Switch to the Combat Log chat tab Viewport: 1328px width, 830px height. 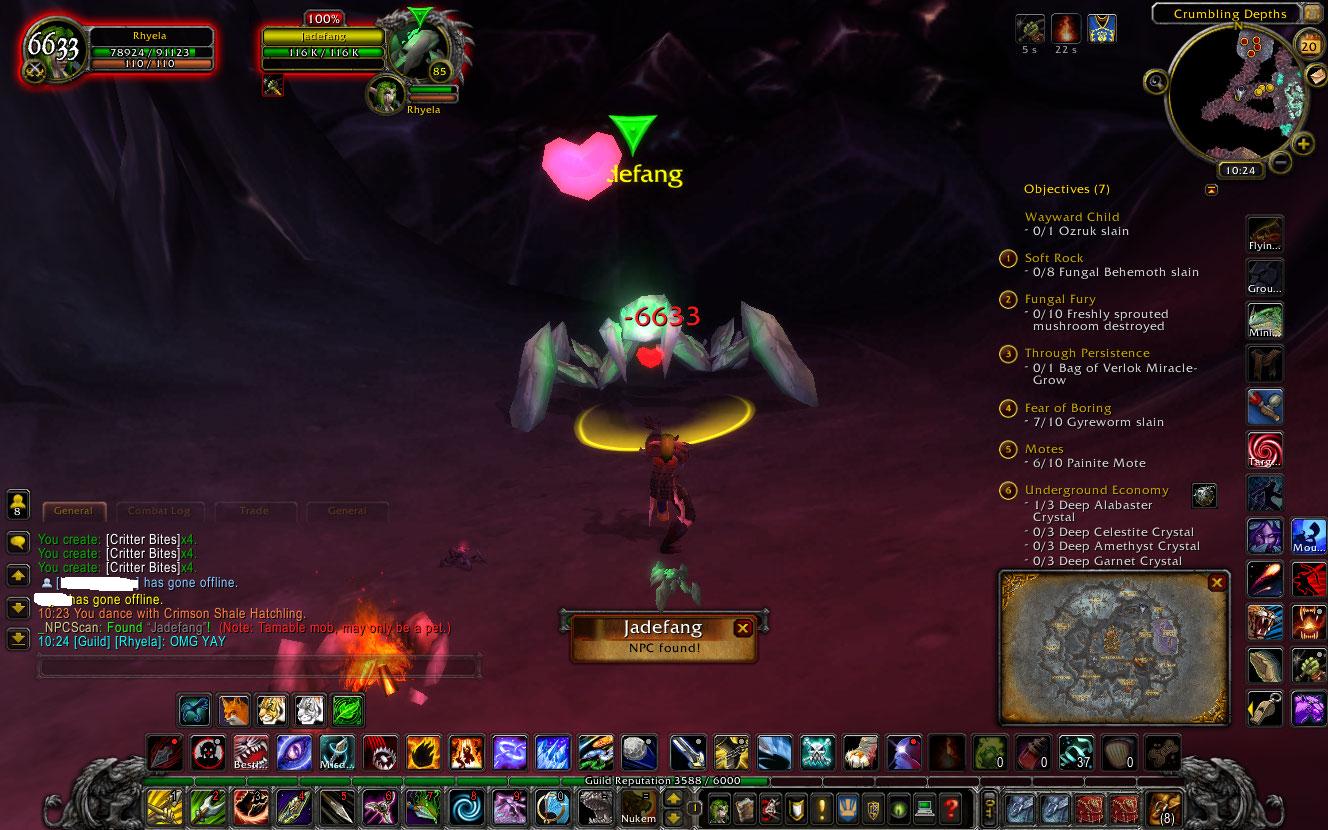coord(159,511)
